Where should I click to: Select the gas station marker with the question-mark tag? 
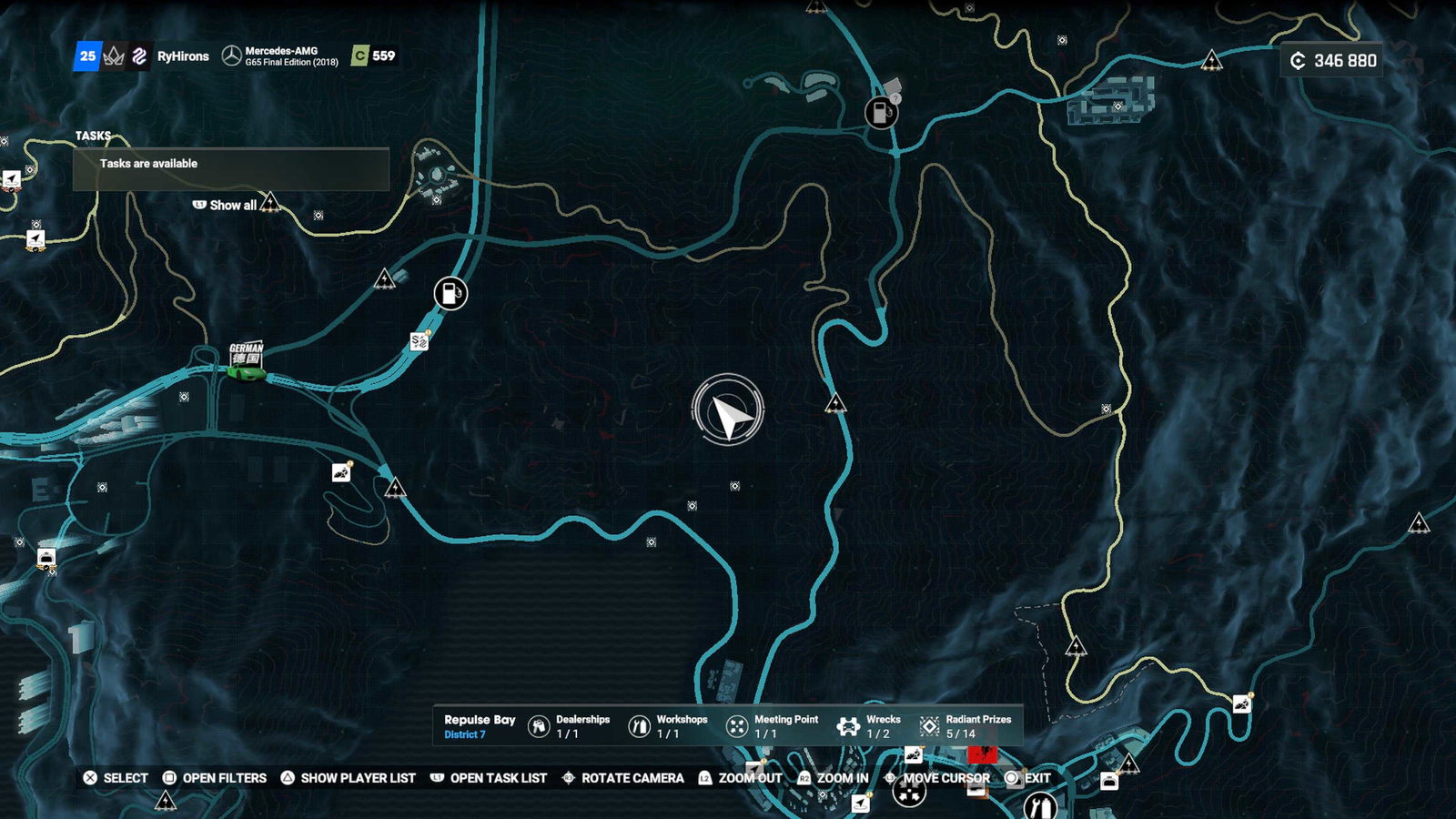pos(880,113)
